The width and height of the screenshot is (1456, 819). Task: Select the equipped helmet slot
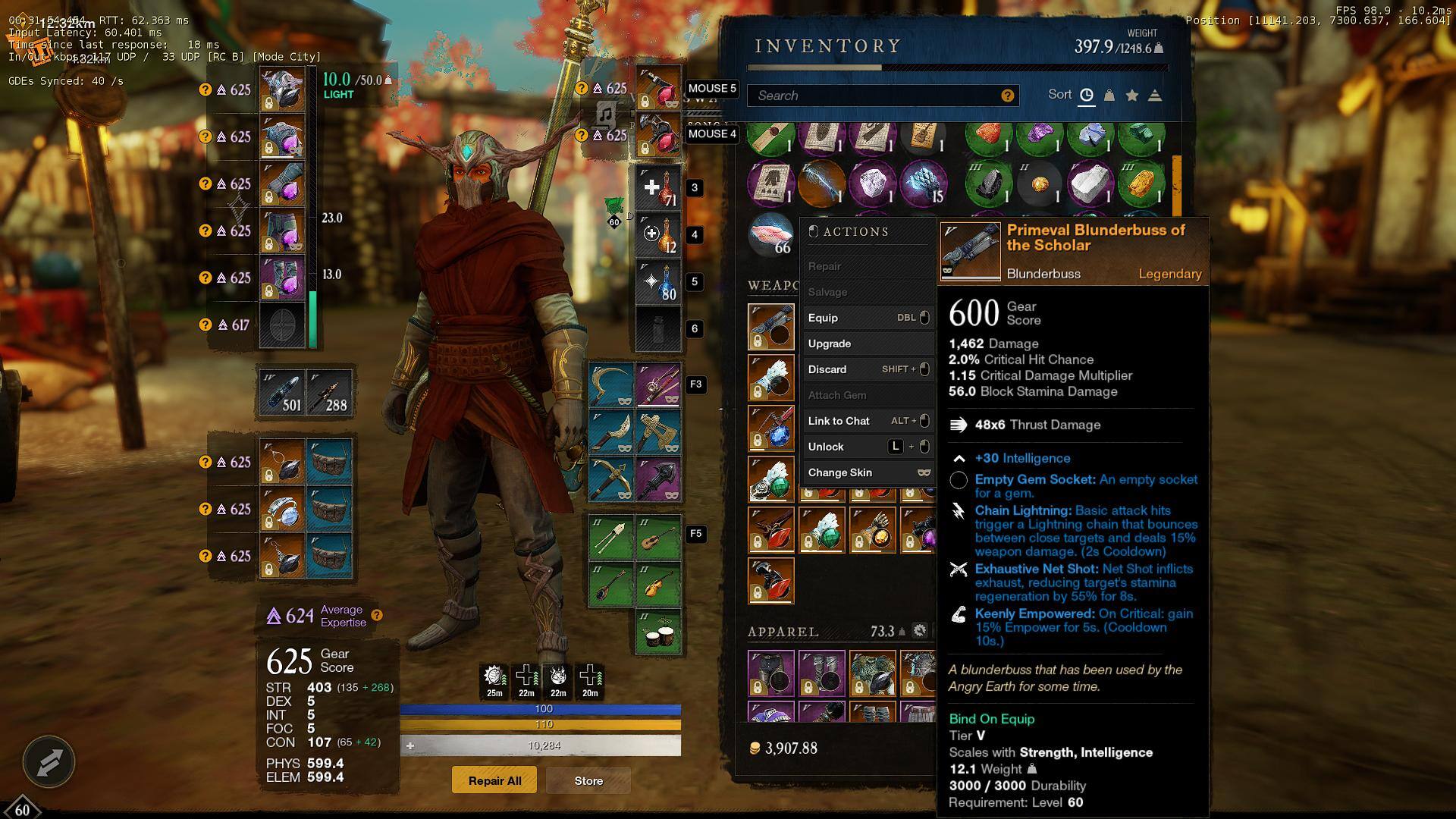(282, 90)
